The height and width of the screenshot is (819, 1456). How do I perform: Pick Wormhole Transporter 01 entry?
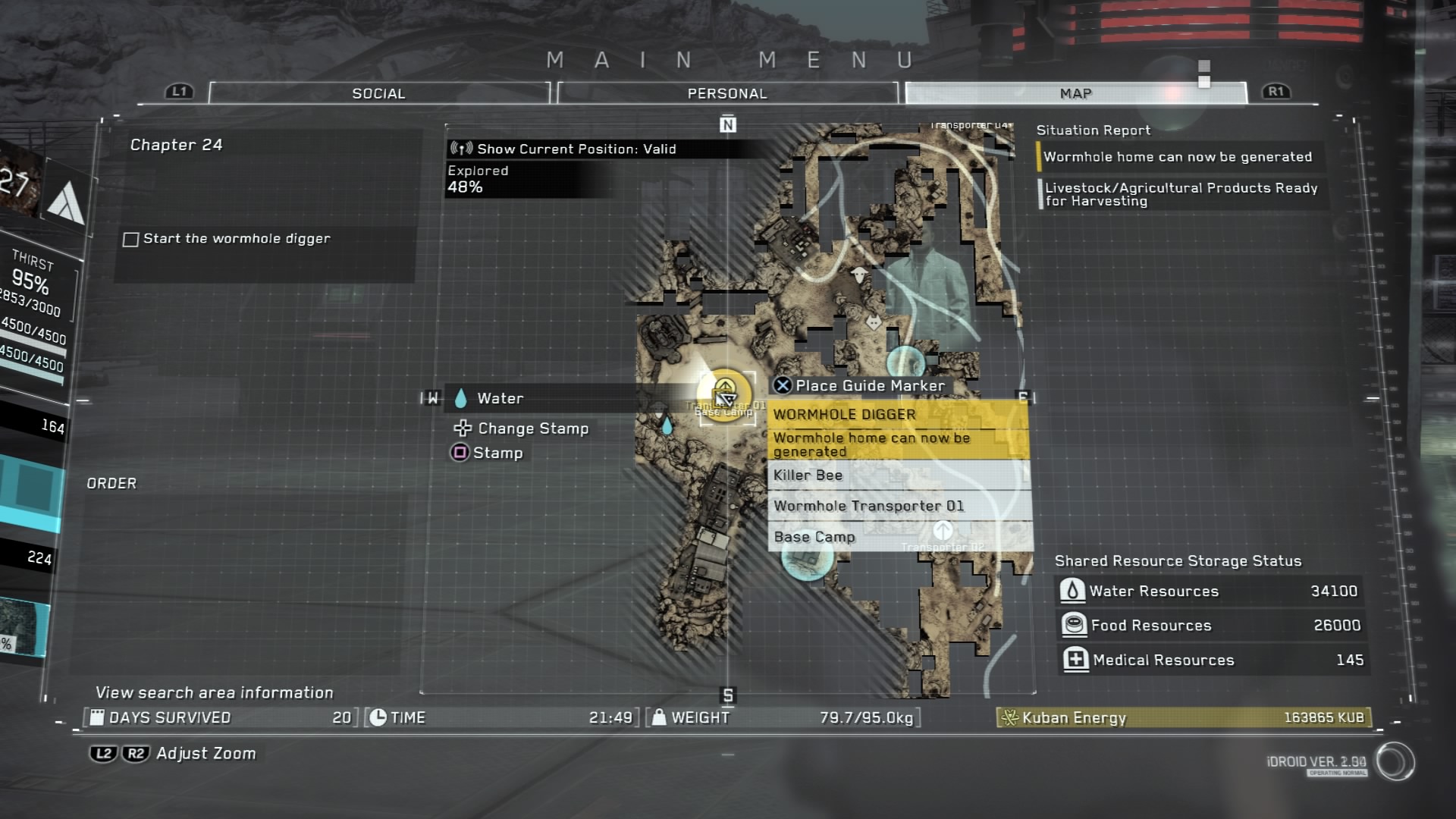[x=898, y=506]
